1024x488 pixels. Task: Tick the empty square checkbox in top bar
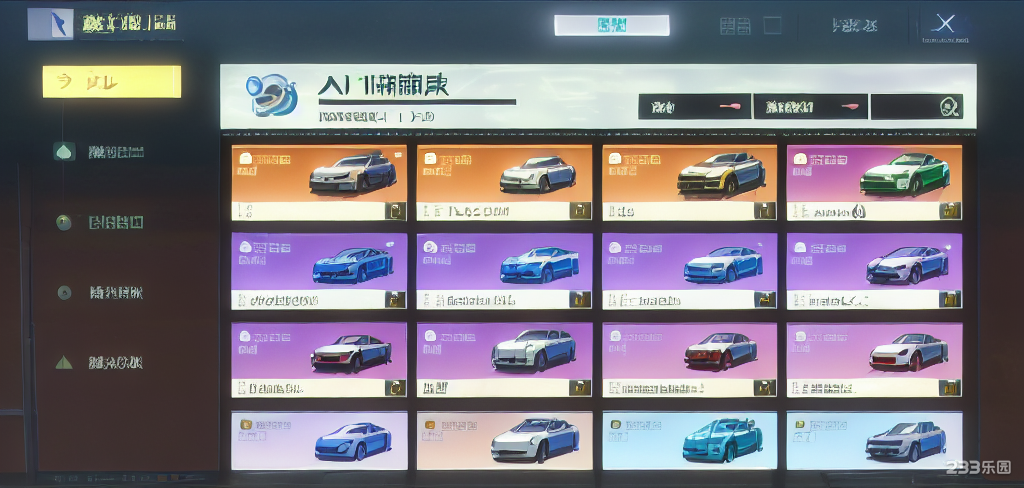(773, 25)
